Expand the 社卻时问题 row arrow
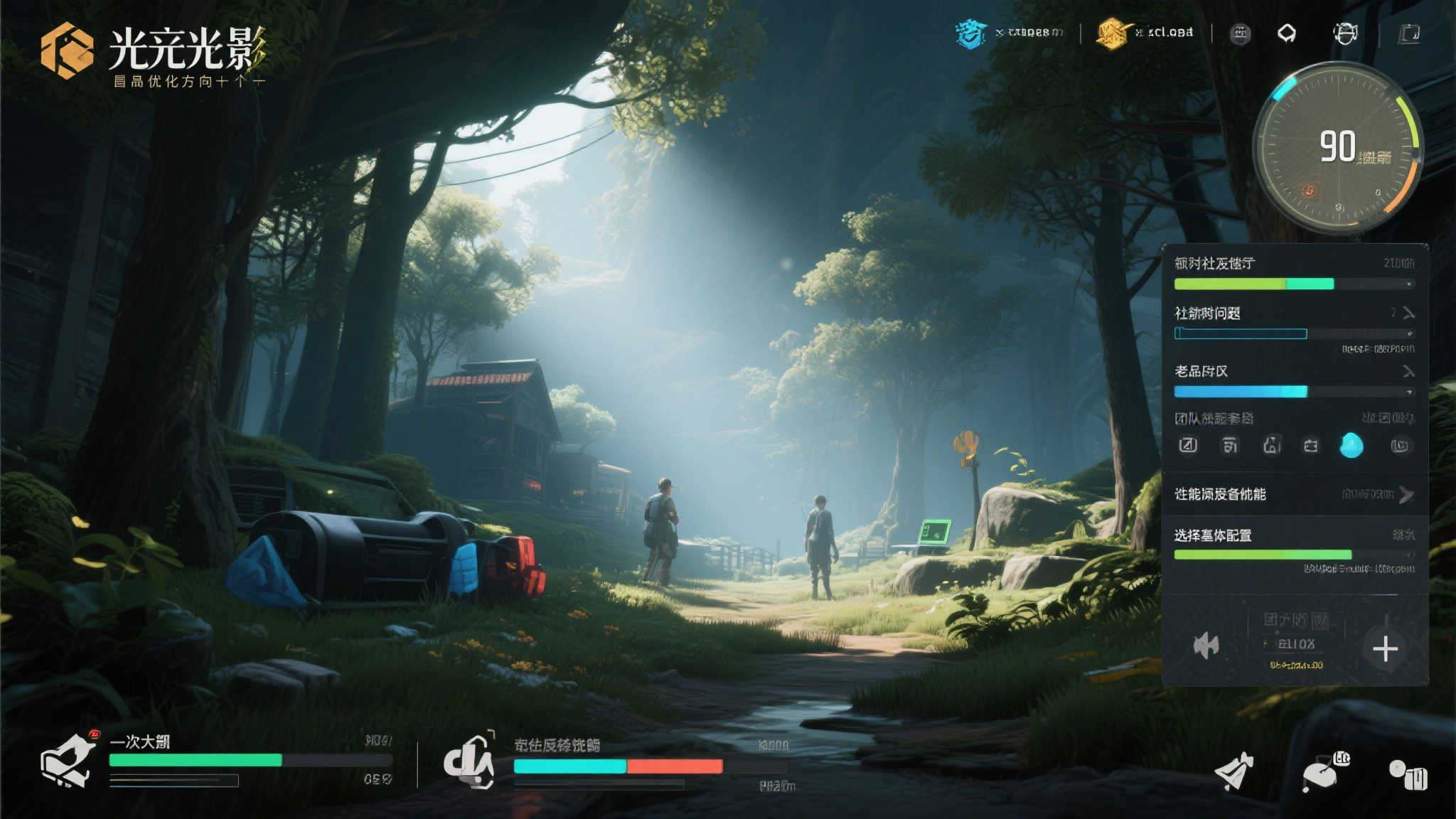The width and height of the screenshot is (1456, 819). (x=1408, y=313)
